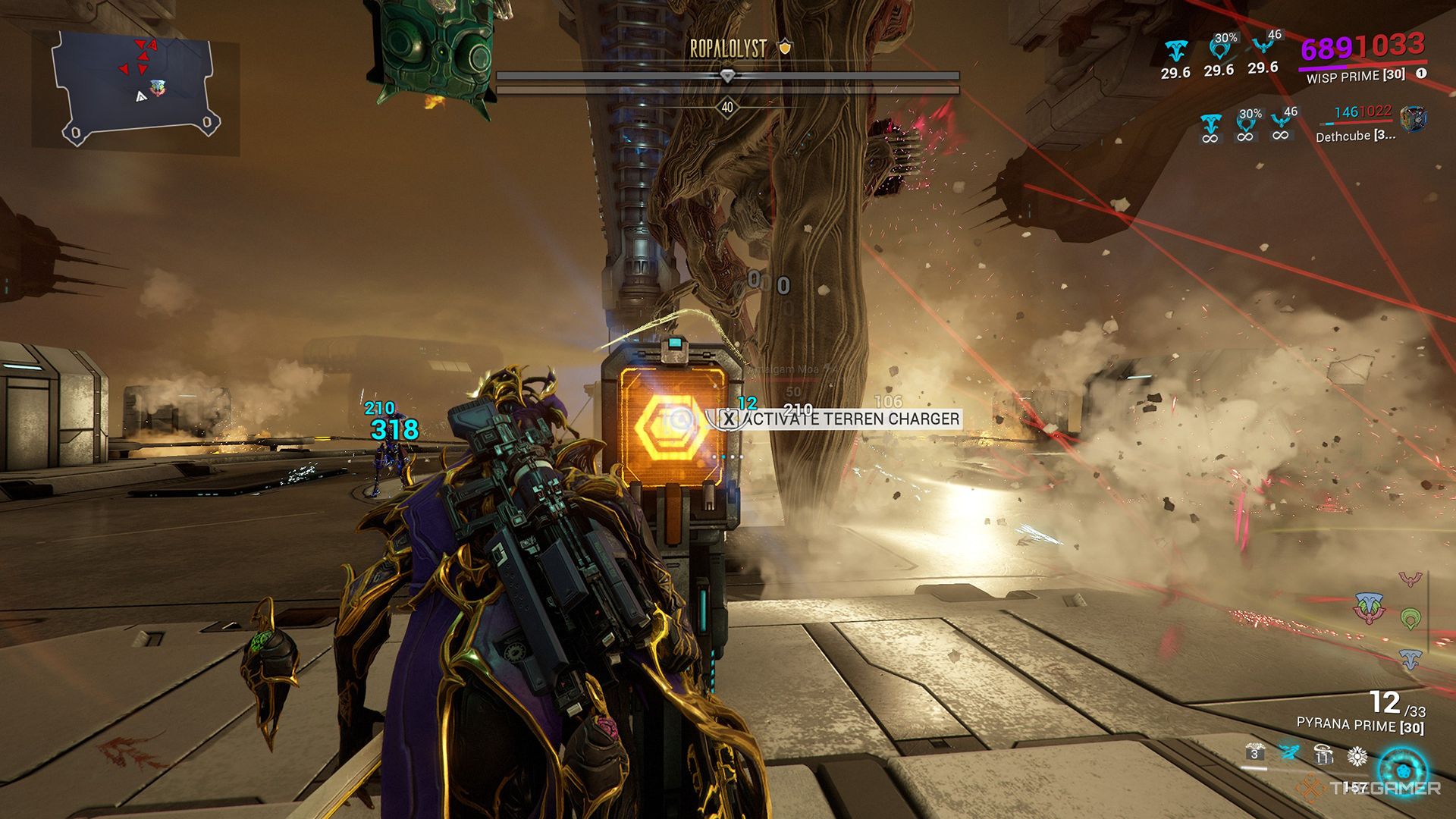Click the purple Wisp Prime shield bar
The image size is (1456, 819).
click(x=1321, y=66)
